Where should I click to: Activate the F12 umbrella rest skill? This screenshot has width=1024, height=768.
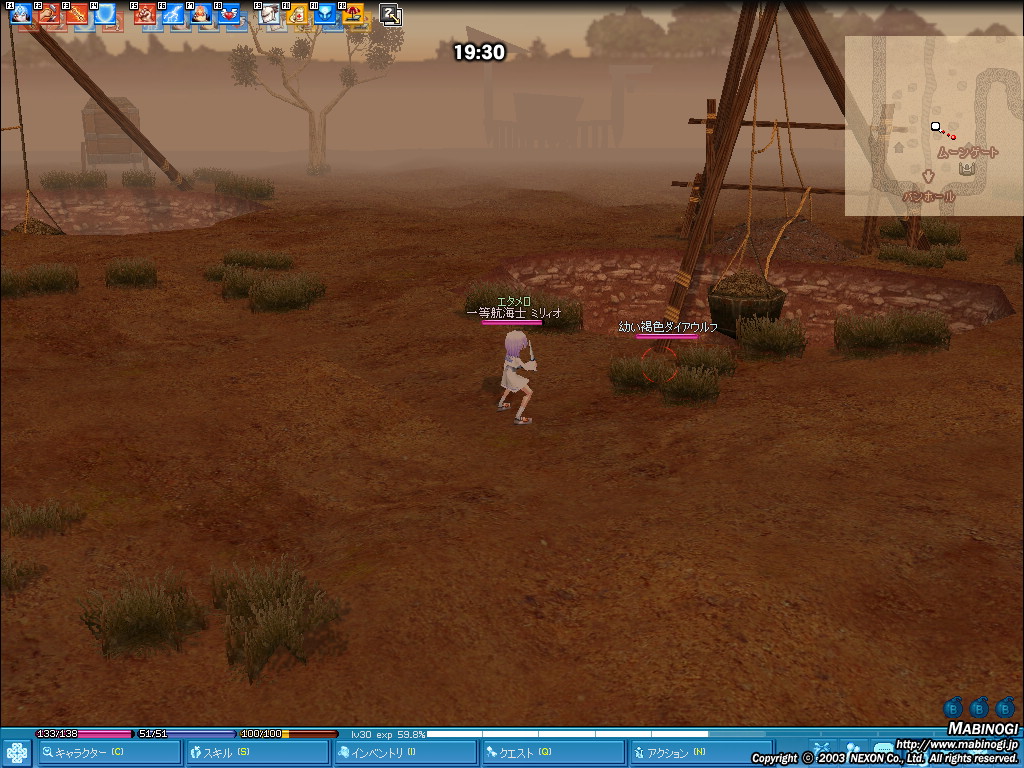pos(353,14)
